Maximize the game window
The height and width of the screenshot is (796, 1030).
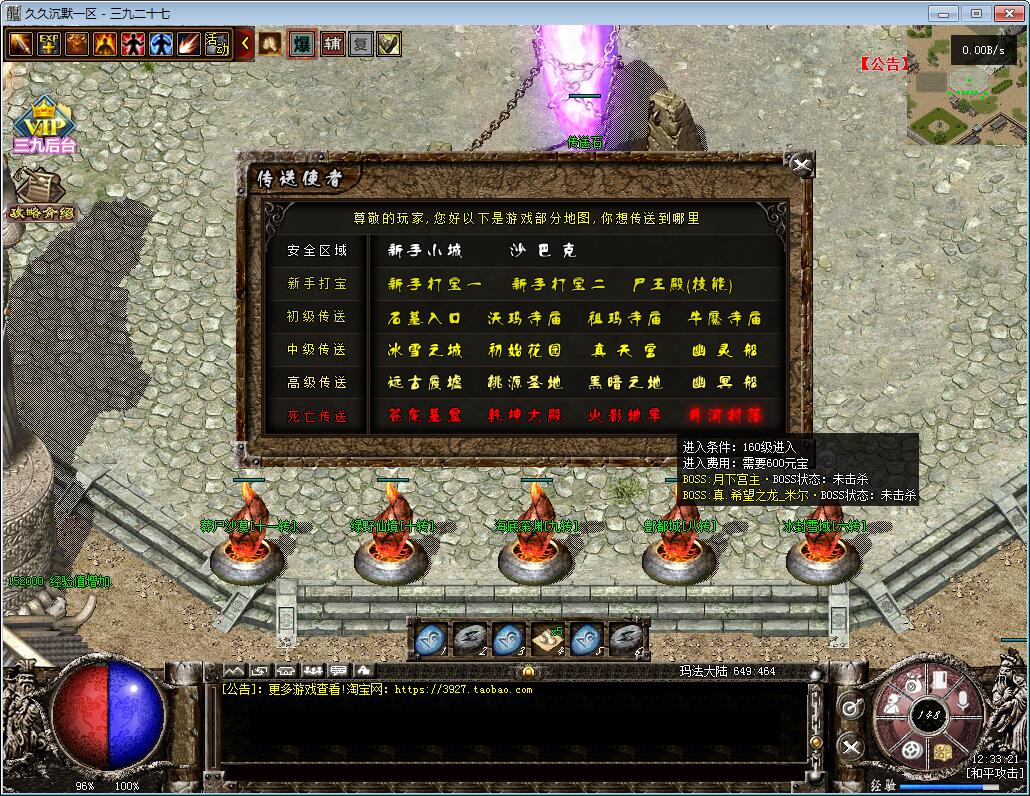coord(976,13)
